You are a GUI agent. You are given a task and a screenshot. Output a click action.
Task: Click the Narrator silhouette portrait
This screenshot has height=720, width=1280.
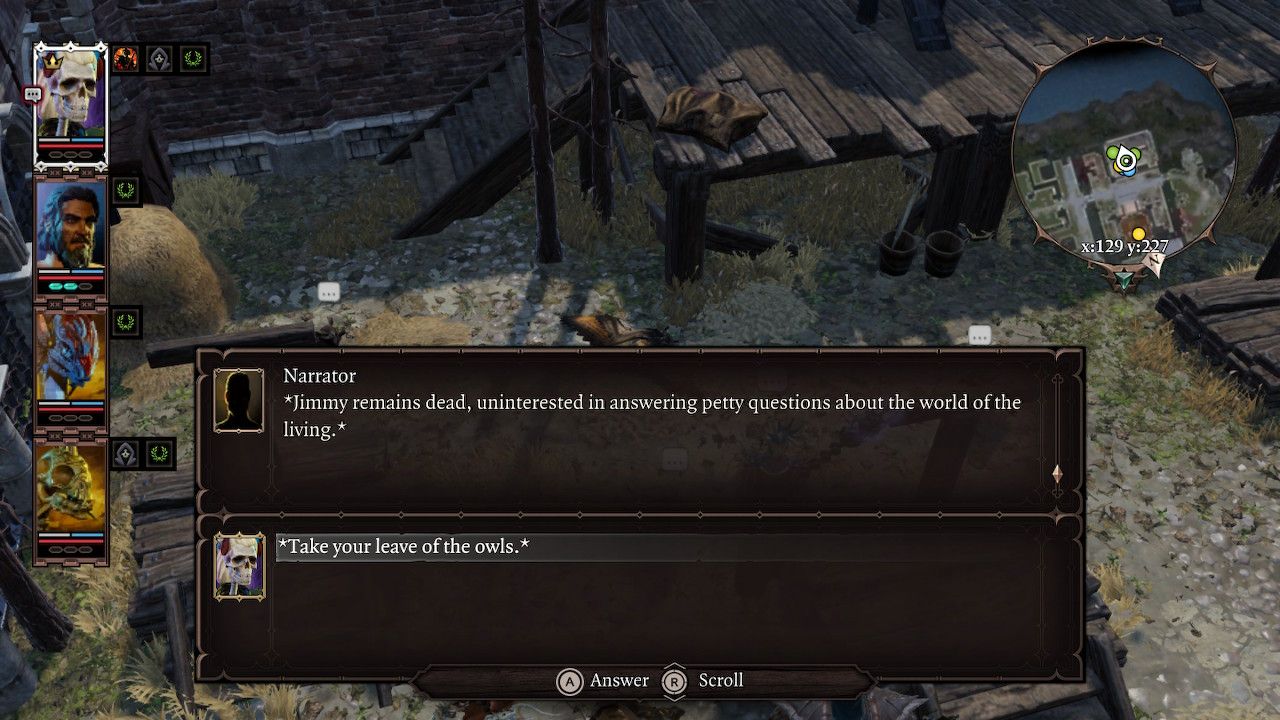pyautogui.click(x=239, y=401)
